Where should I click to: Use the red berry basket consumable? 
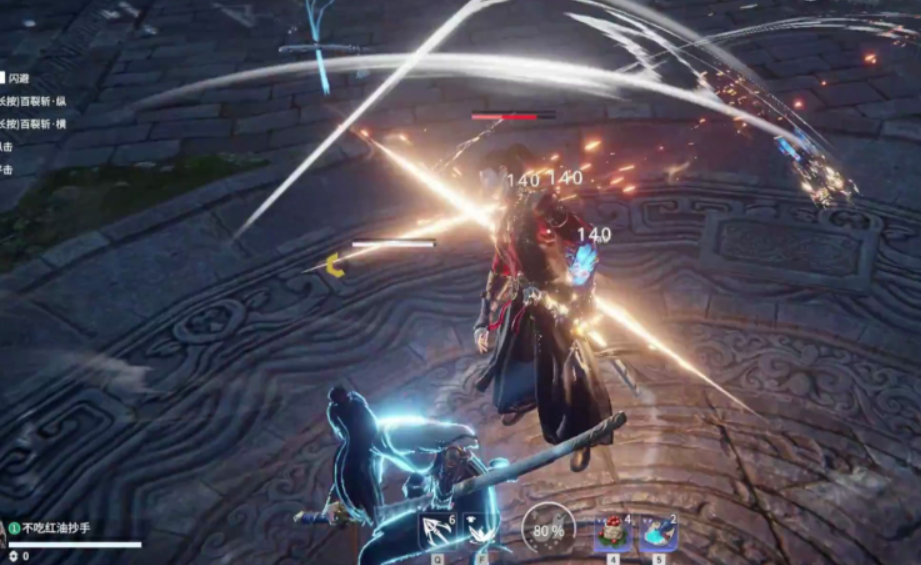click(612, 533)
